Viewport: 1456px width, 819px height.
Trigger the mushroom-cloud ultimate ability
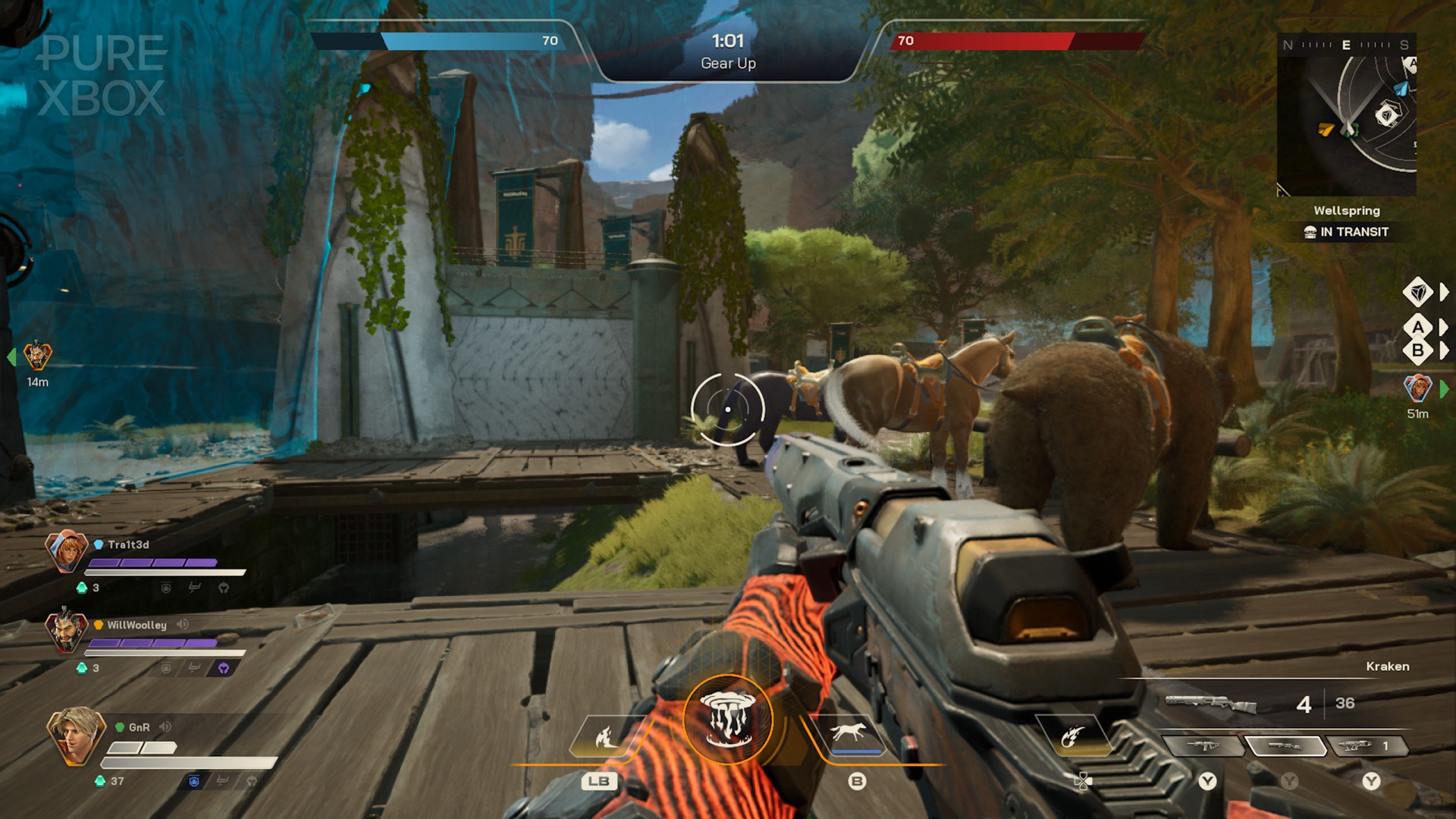[x=727, y=719]
